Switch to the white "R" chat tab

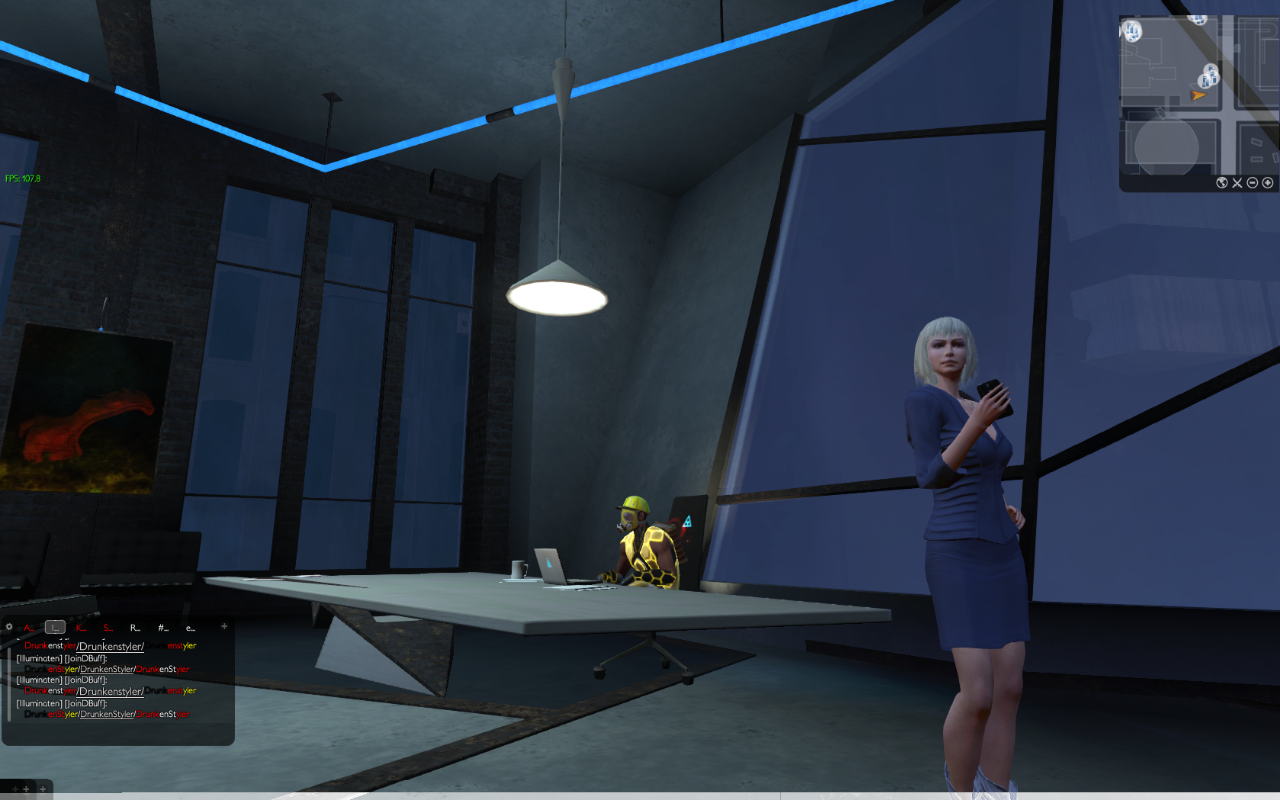[x=135, y=627]
